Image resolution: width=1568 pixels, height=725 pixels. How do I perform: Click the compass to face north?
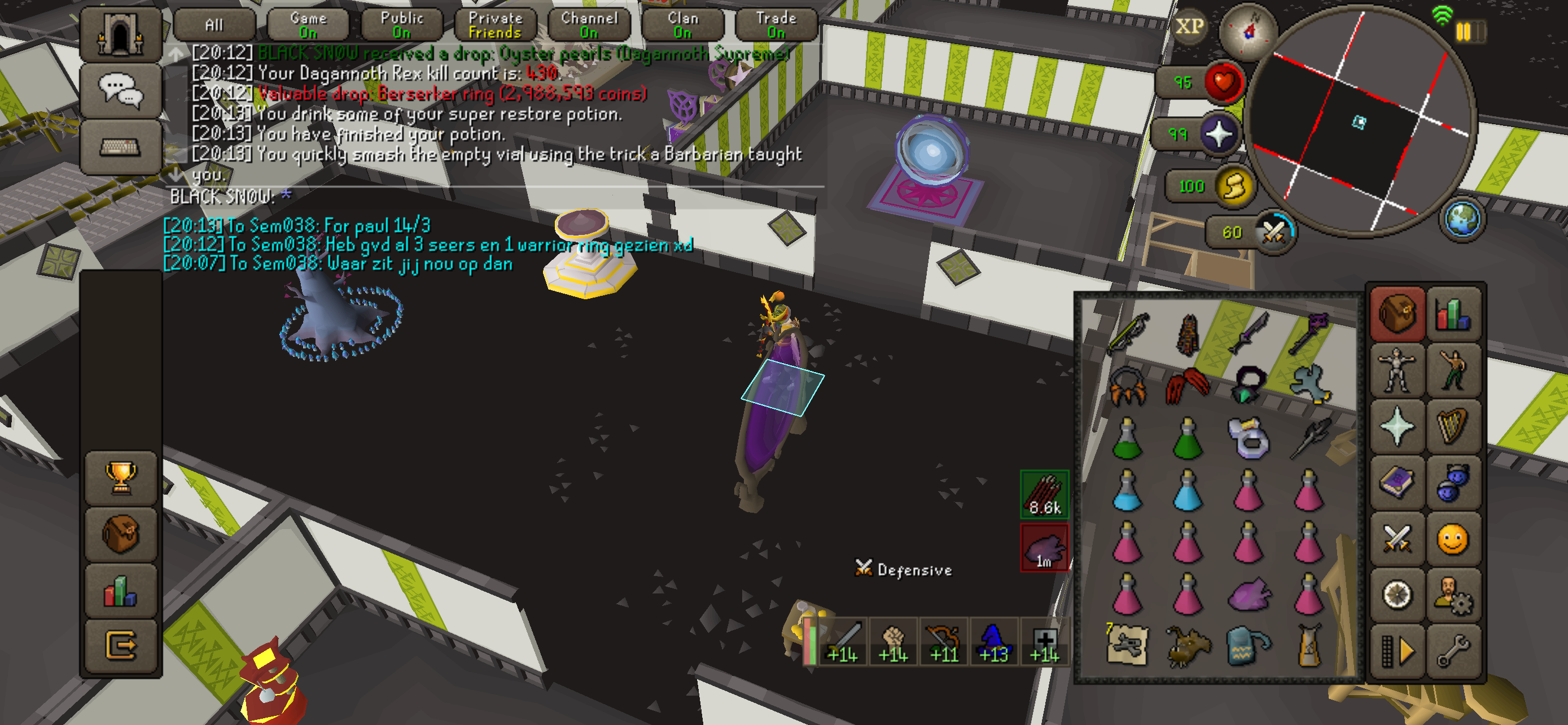pos(1250,30)
